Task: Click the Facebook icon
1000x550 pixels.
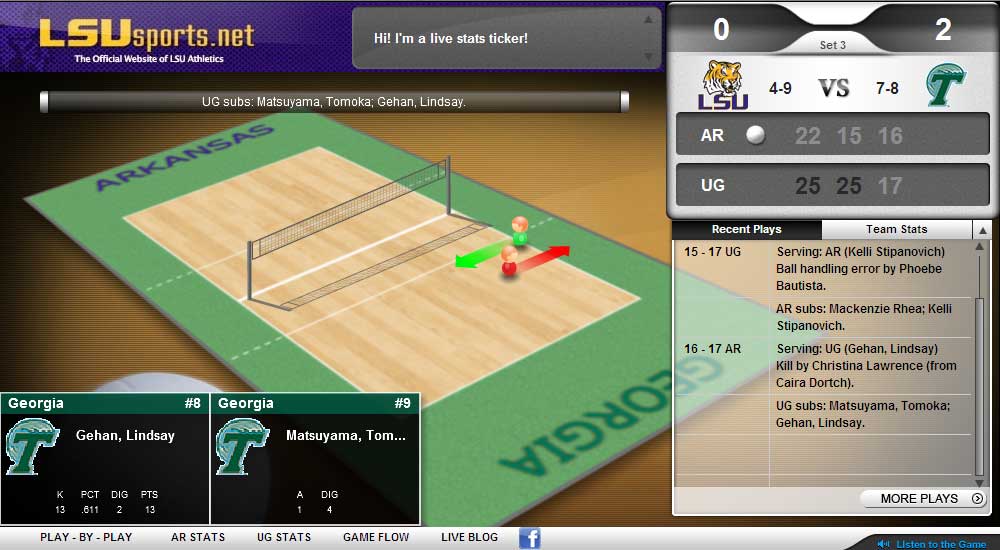Action: 530,538
